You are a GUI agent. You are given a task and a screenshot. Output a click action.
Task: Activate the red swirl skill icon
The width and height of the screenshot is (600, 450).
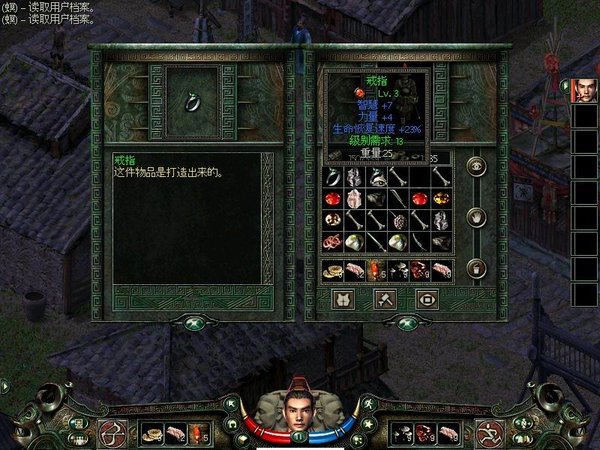coord(487,432)
